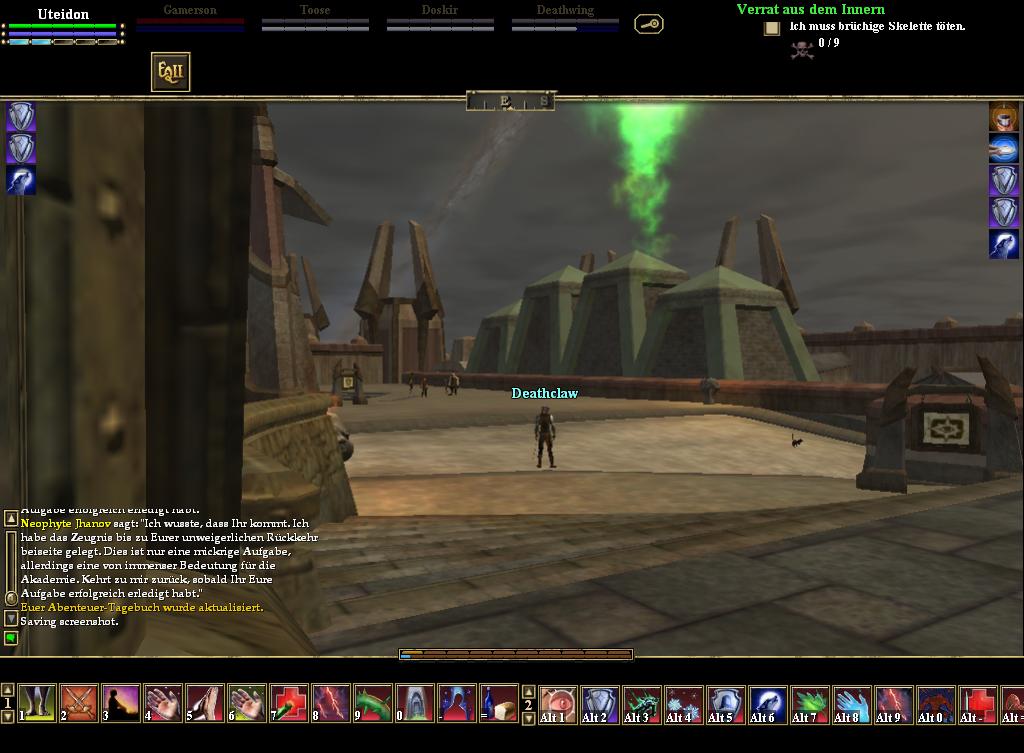Open the quest 'Verrat aus dem Innern'
This screenshot has height=753, width=1024.
tap(810, 9)
